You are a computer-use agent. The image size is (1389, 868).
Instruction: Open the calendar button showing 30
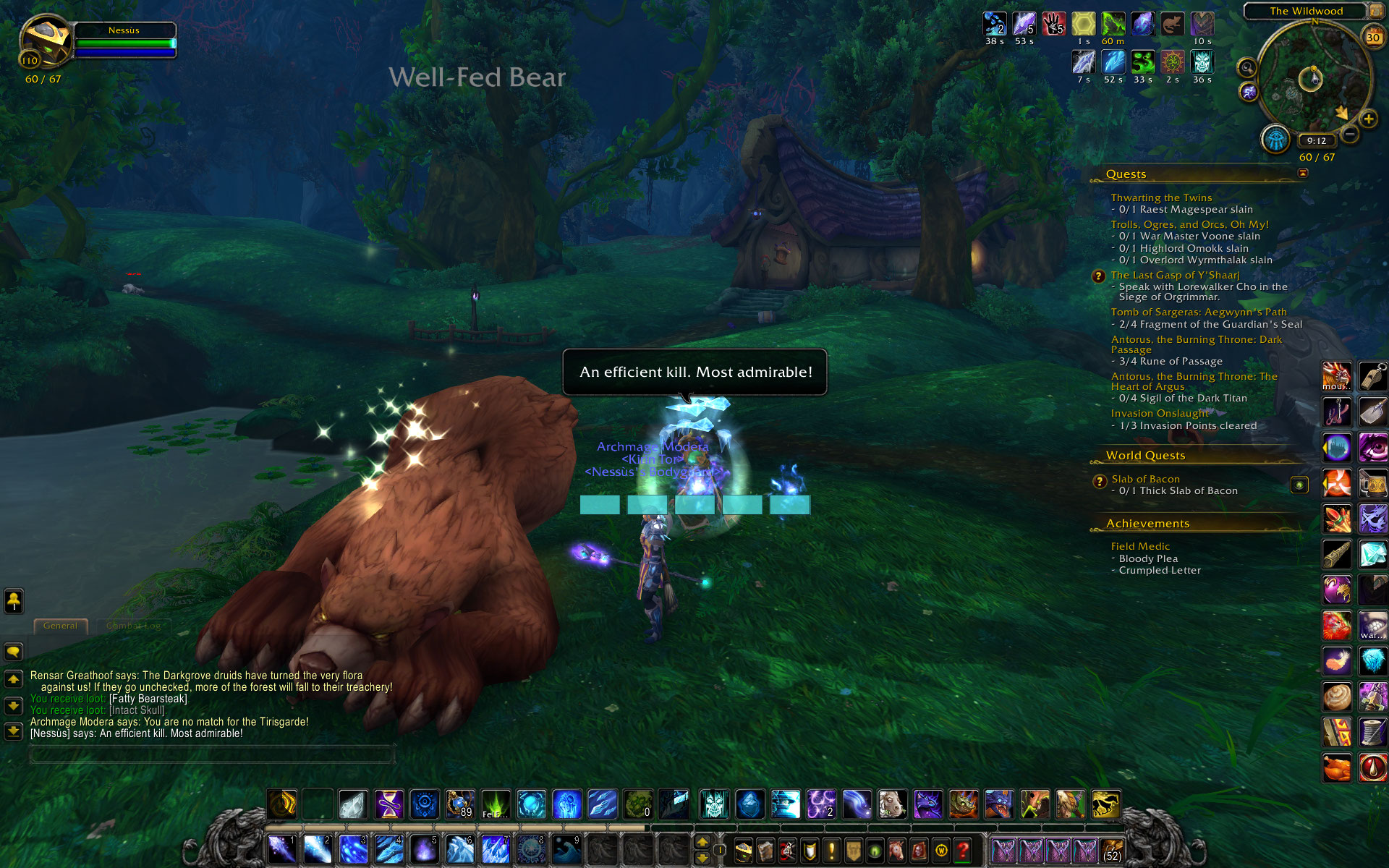click(x=1372, y=37)
